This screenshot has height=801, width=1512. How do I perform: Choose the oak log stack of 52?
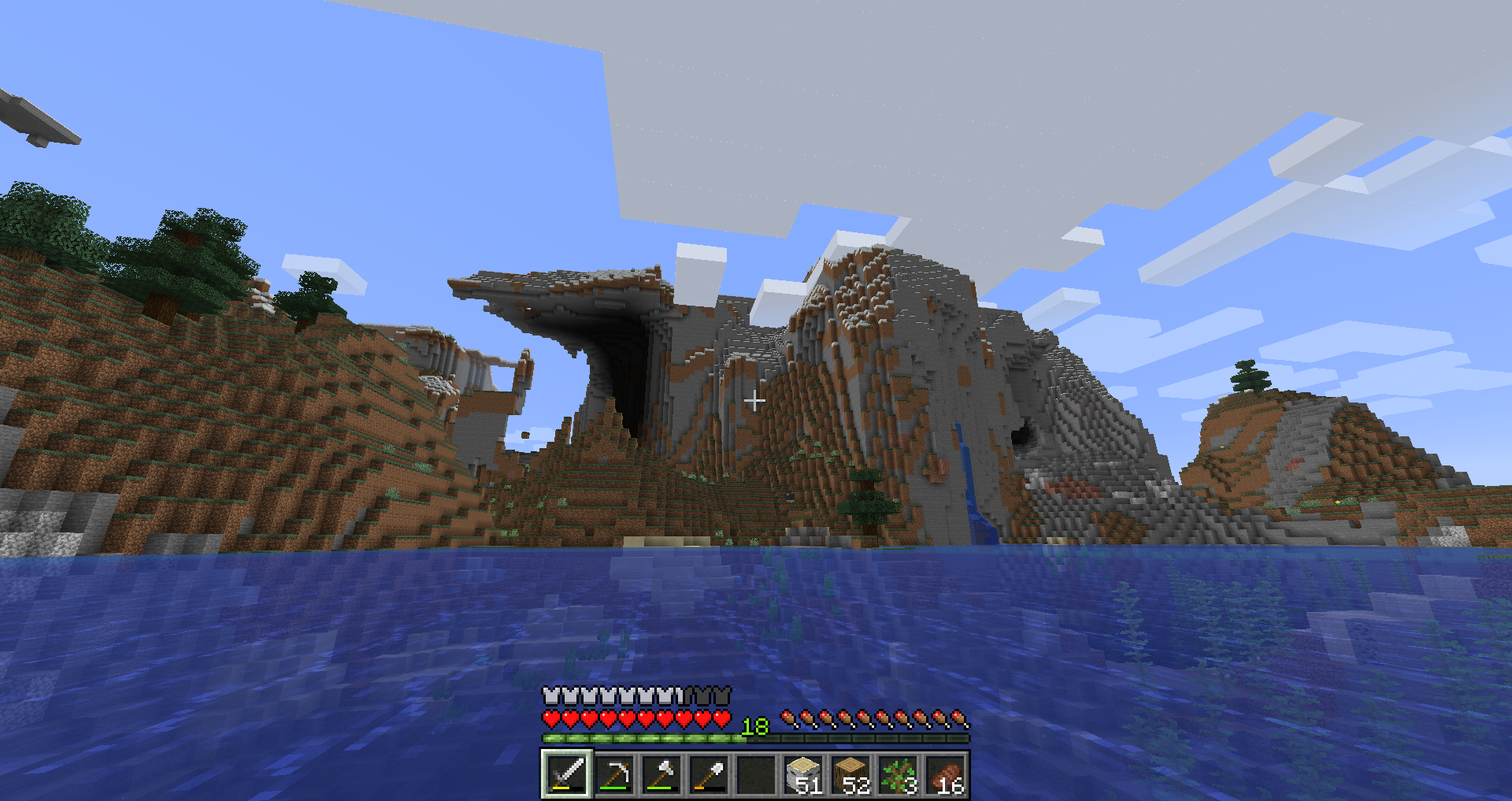click(851, 774)
